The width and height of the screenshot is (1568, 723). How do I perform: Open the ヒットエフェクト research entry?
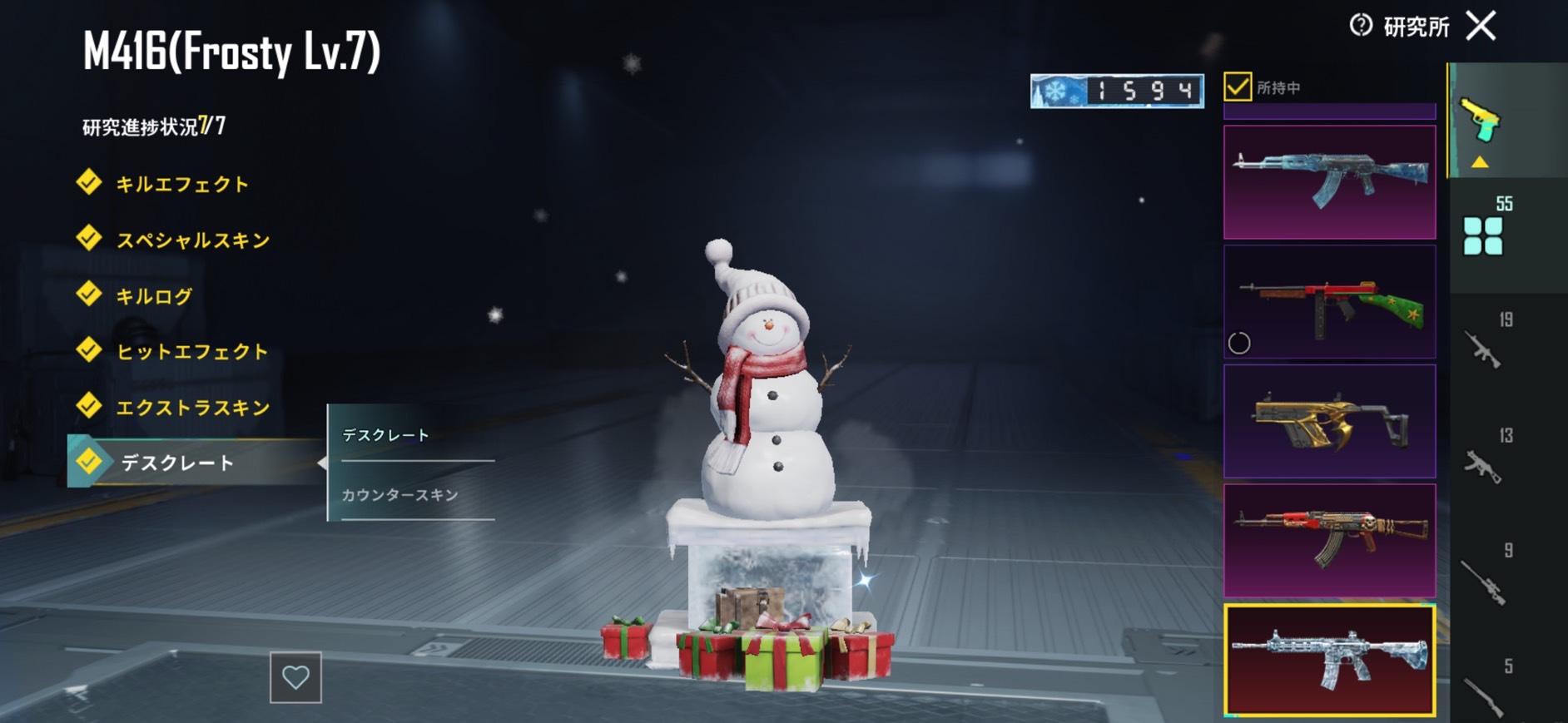191,352
